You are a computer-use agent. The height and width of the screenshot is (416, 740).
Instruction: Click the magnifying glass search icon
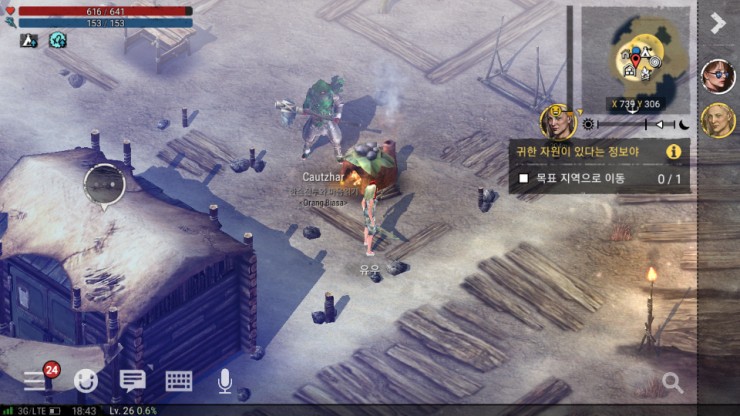coord(673,382)
